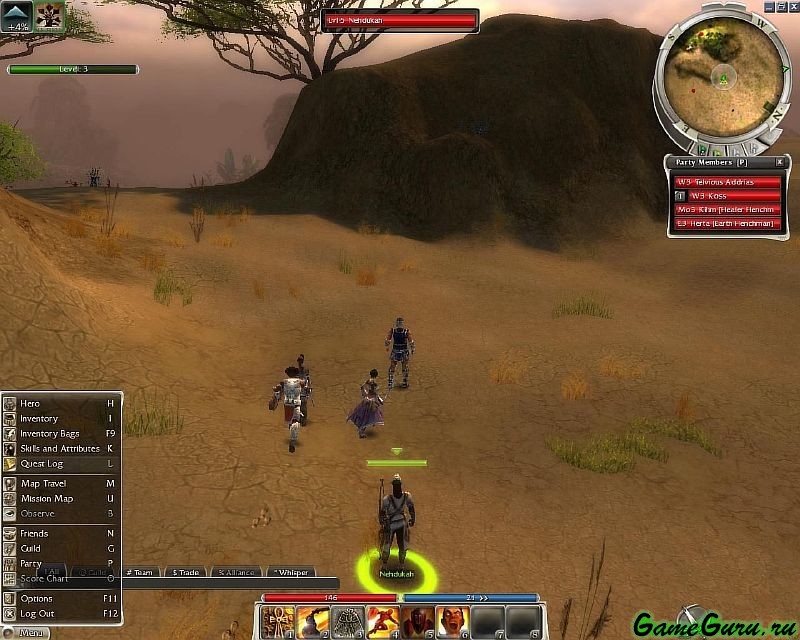Choose Log Out from the menu
Image resolution: width=800 pixels, height=640 pixels.
coord(37,613)
